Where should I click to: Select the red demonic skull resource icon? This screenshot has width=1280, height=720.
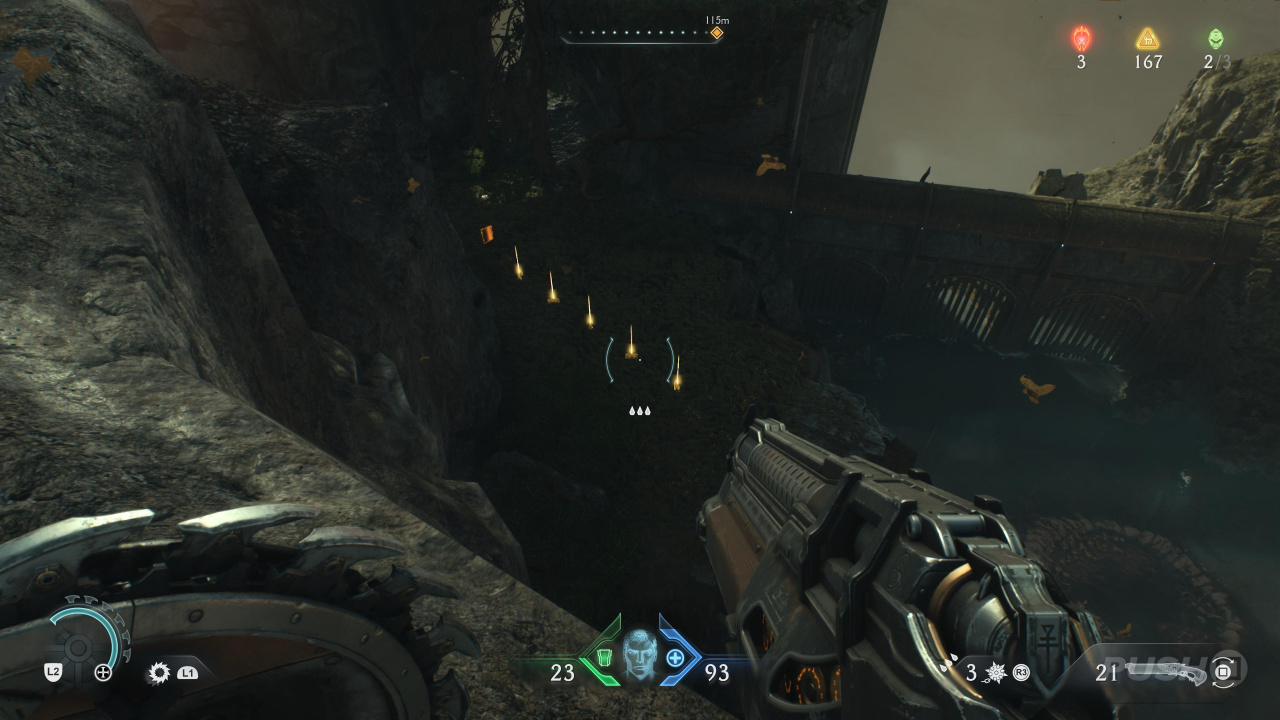coord(1081,39)
